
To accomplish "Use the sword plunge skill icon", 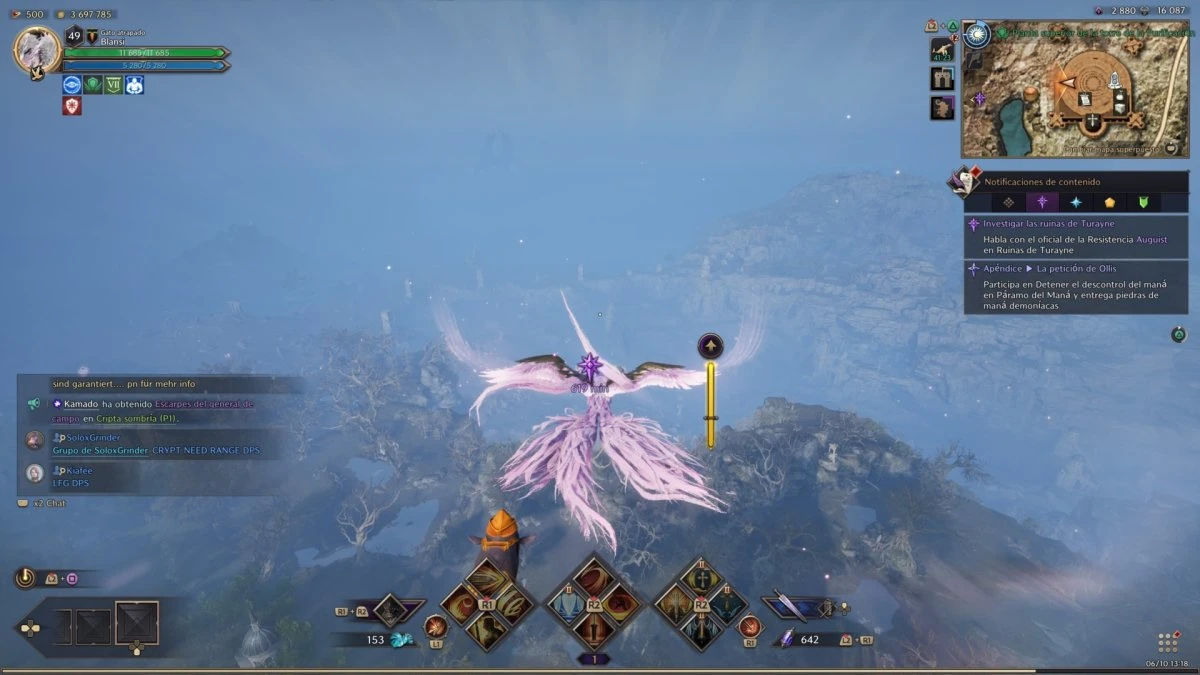I will (x=593, y=631).
